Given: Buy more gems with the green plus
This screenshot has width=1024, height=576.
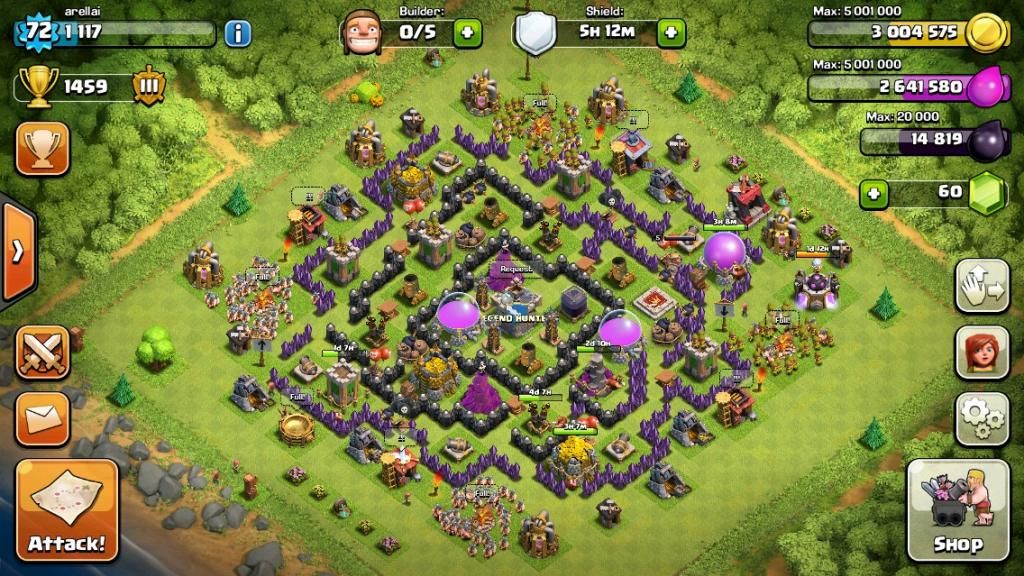Looking at the screenshot, I should [x=874, y=192].
